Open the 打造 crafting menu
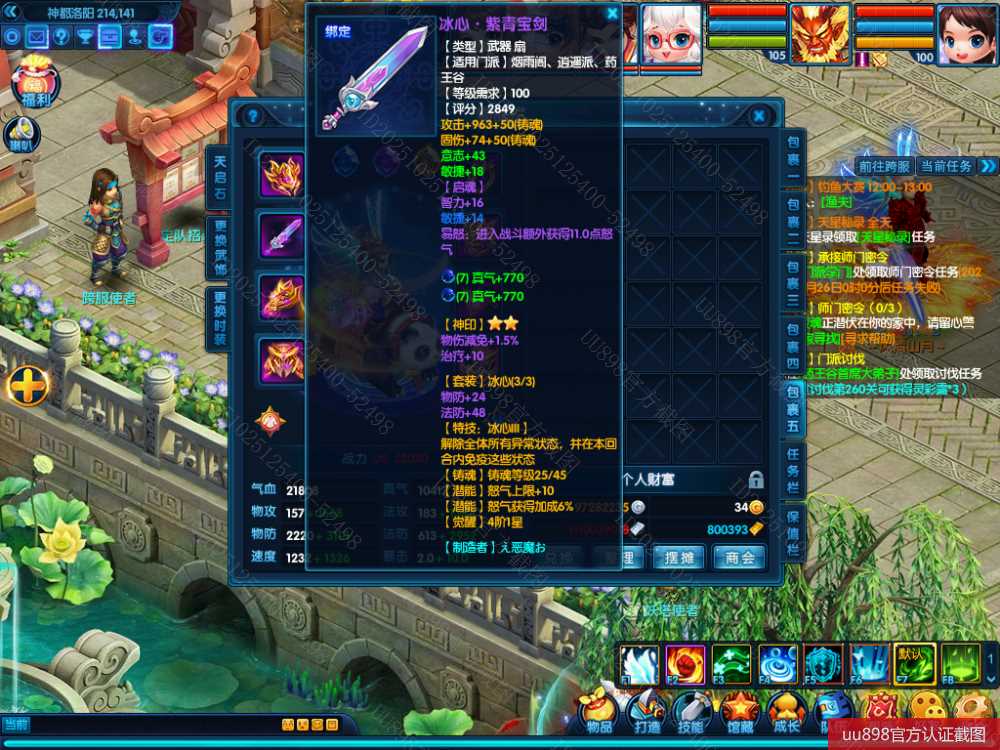This screenshot has width=1000, height=750. click(x=646, y=712)
